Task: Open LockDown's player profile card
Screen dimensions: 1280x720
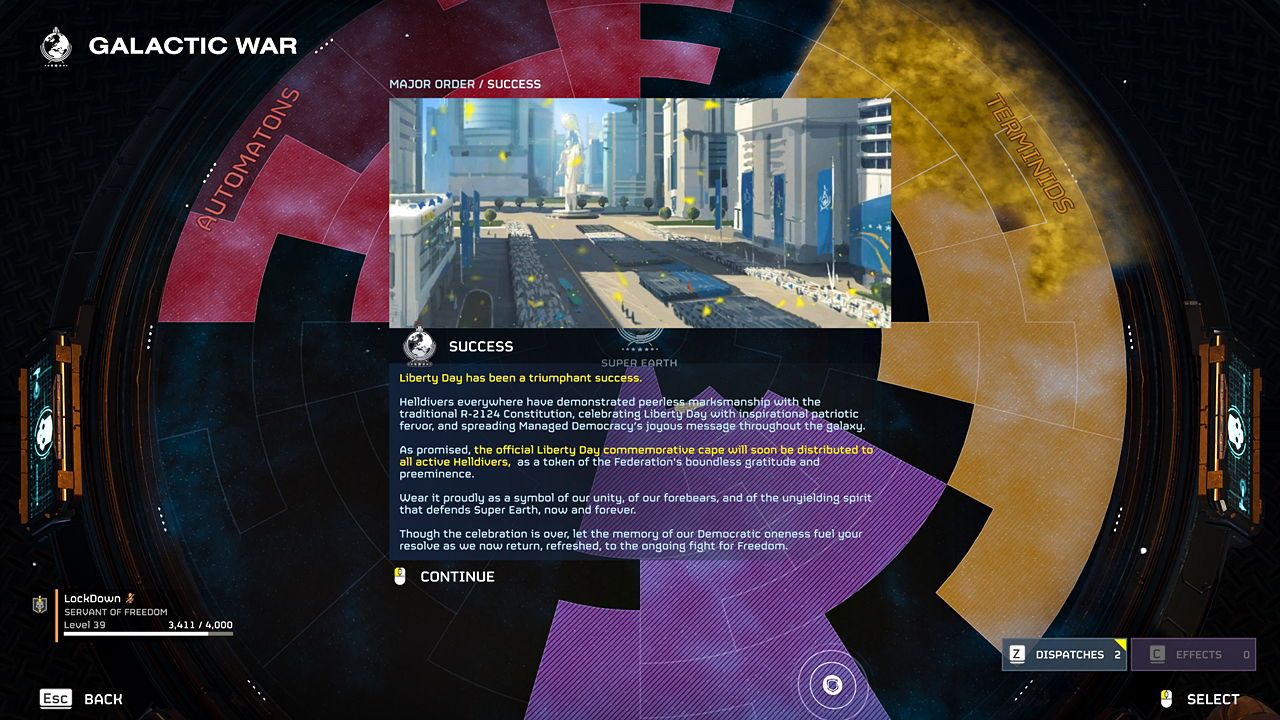Action: (x=135, y=613)
